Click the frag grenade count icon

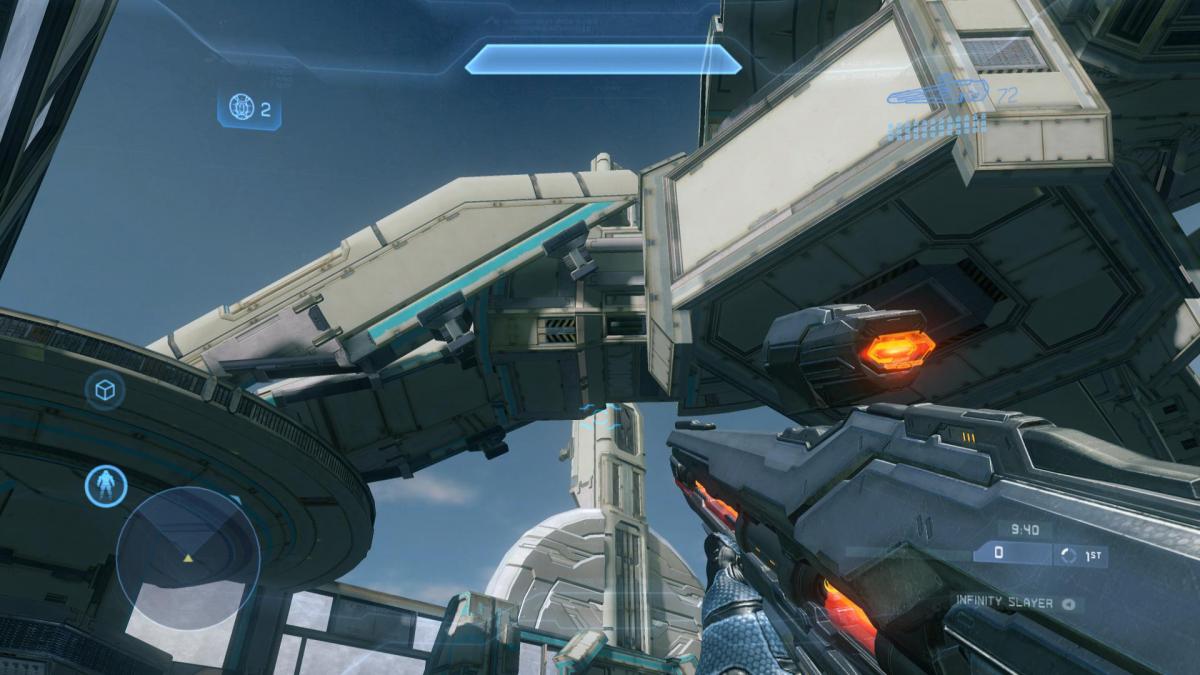pos(241,108)
